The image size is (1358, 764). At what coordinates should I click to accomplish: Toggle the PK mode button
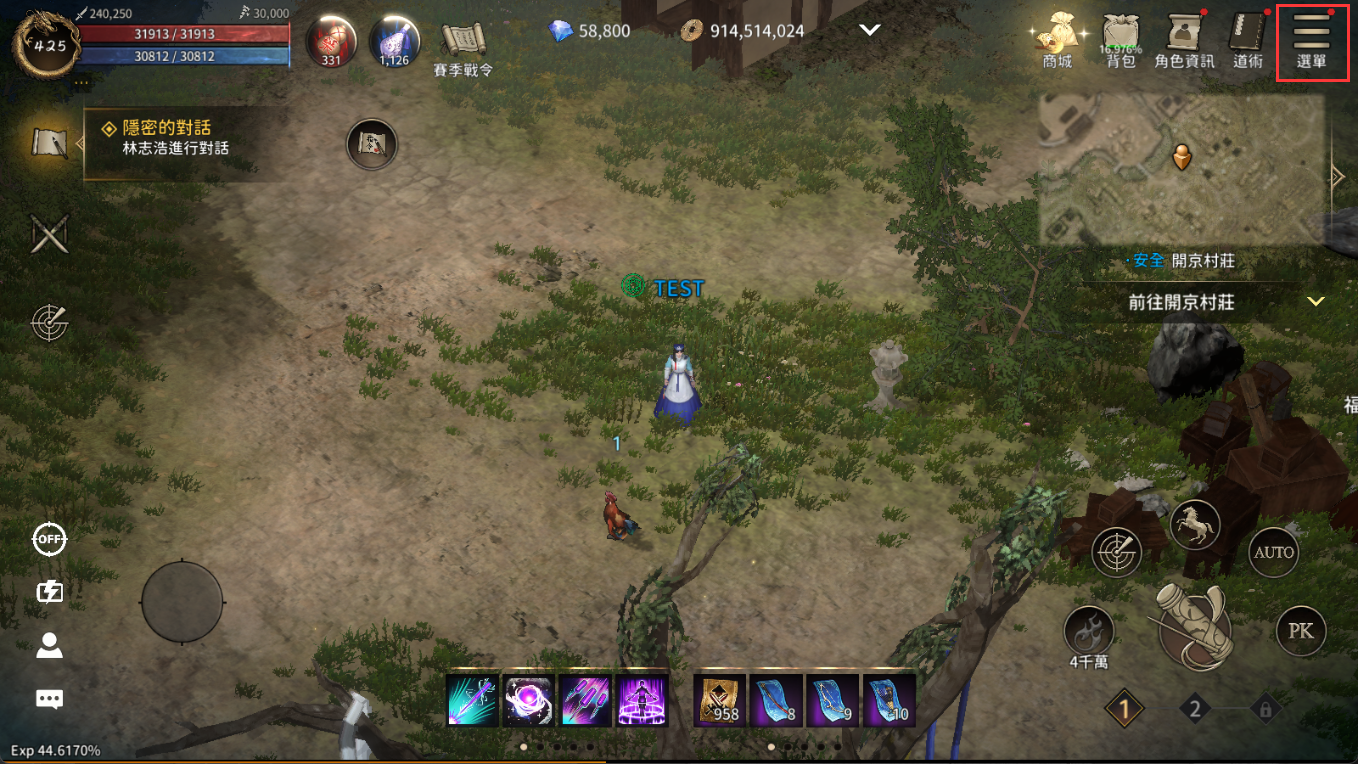[x=1300, y=630]
